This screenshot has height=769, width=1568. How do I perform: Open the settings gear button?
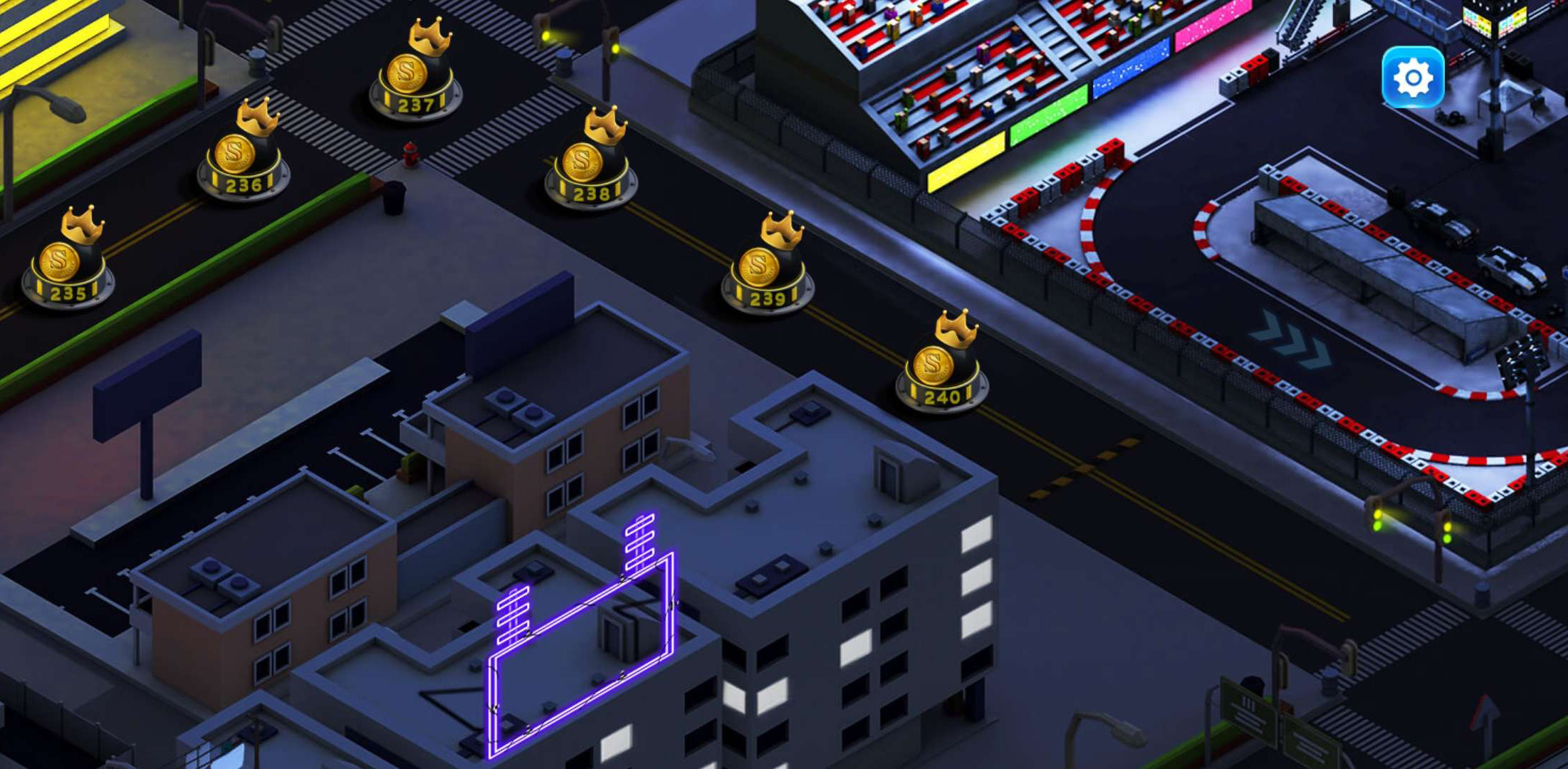1413,77
